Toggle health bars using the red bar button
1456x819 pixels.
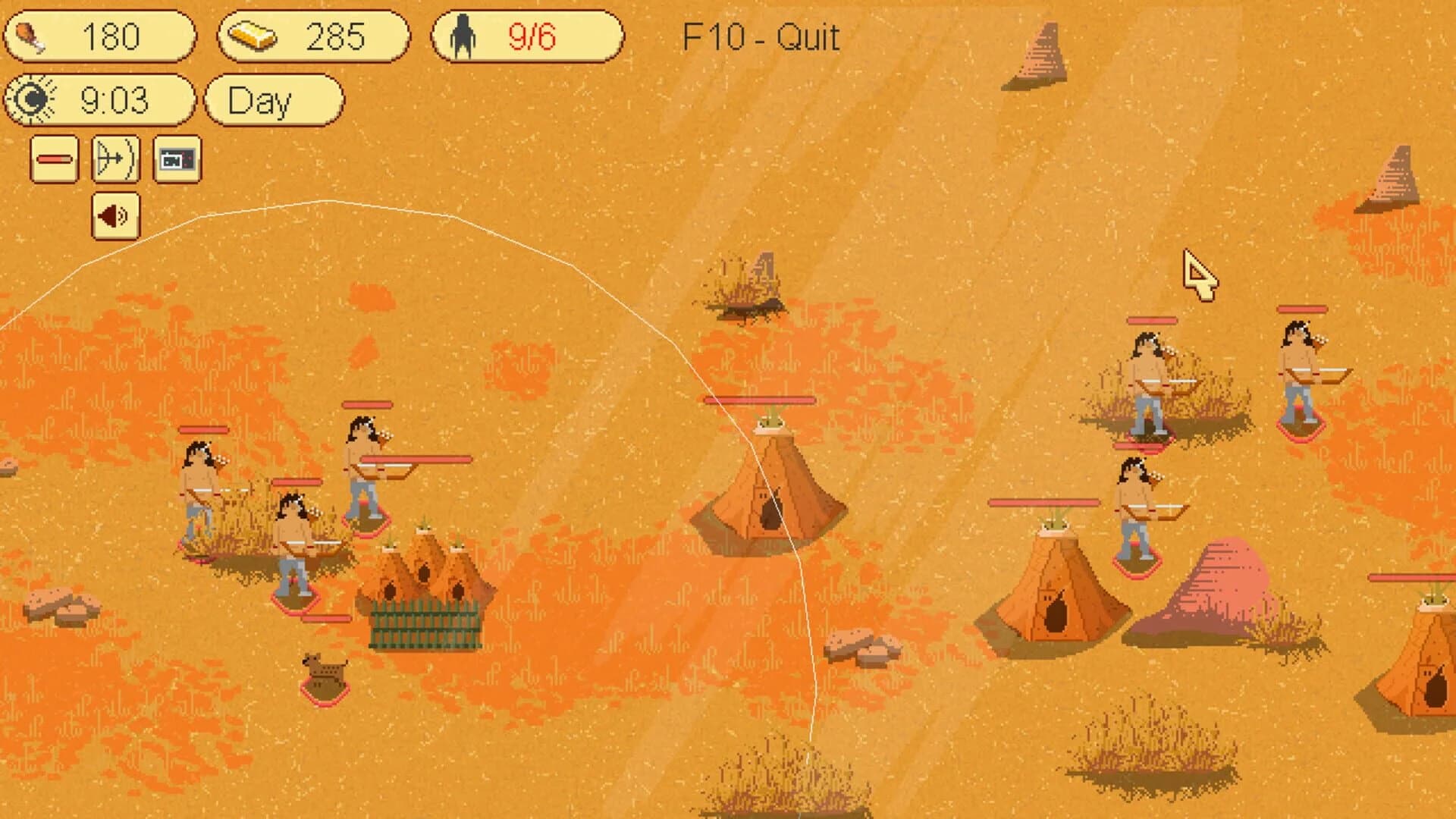(55, 160)
